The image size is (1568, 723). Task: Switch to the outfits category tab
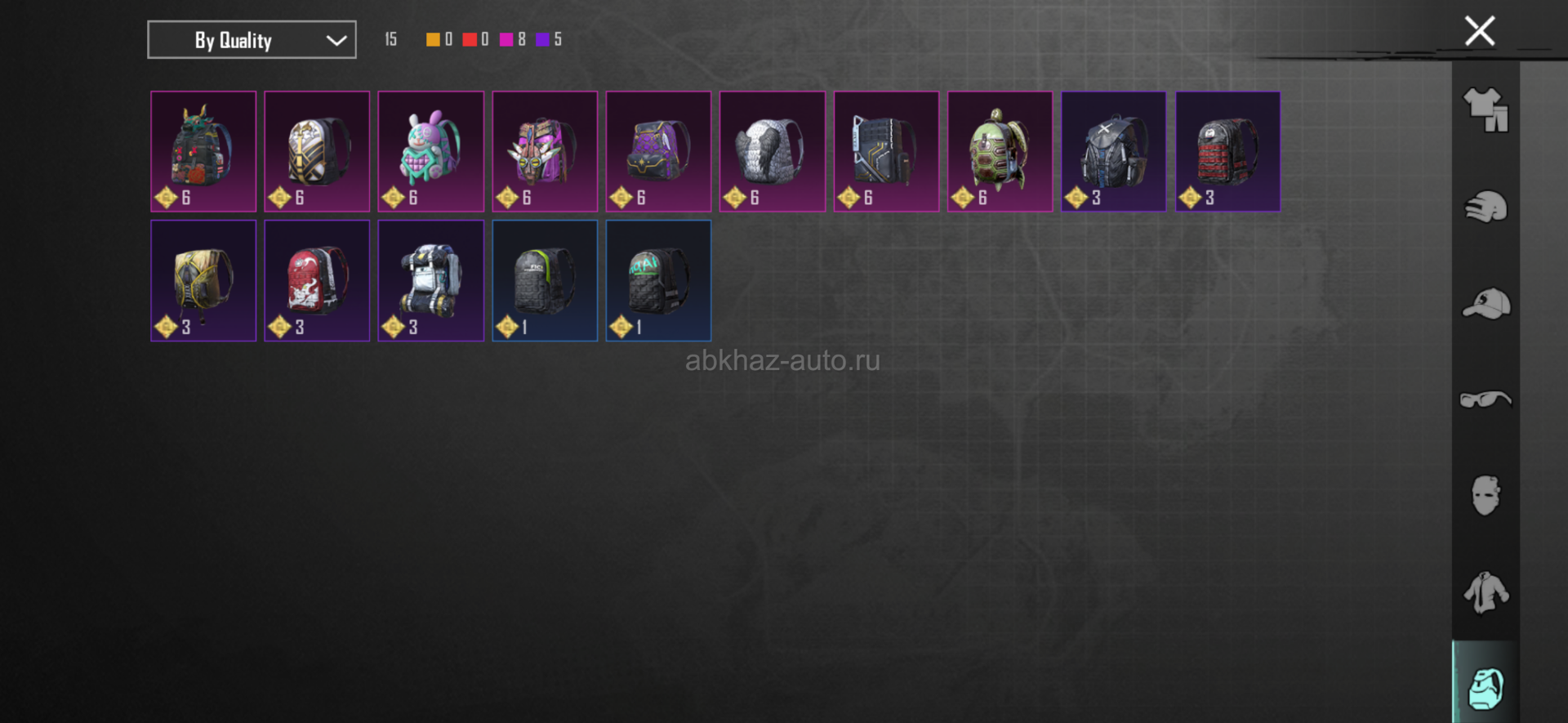pos(1486,109)
